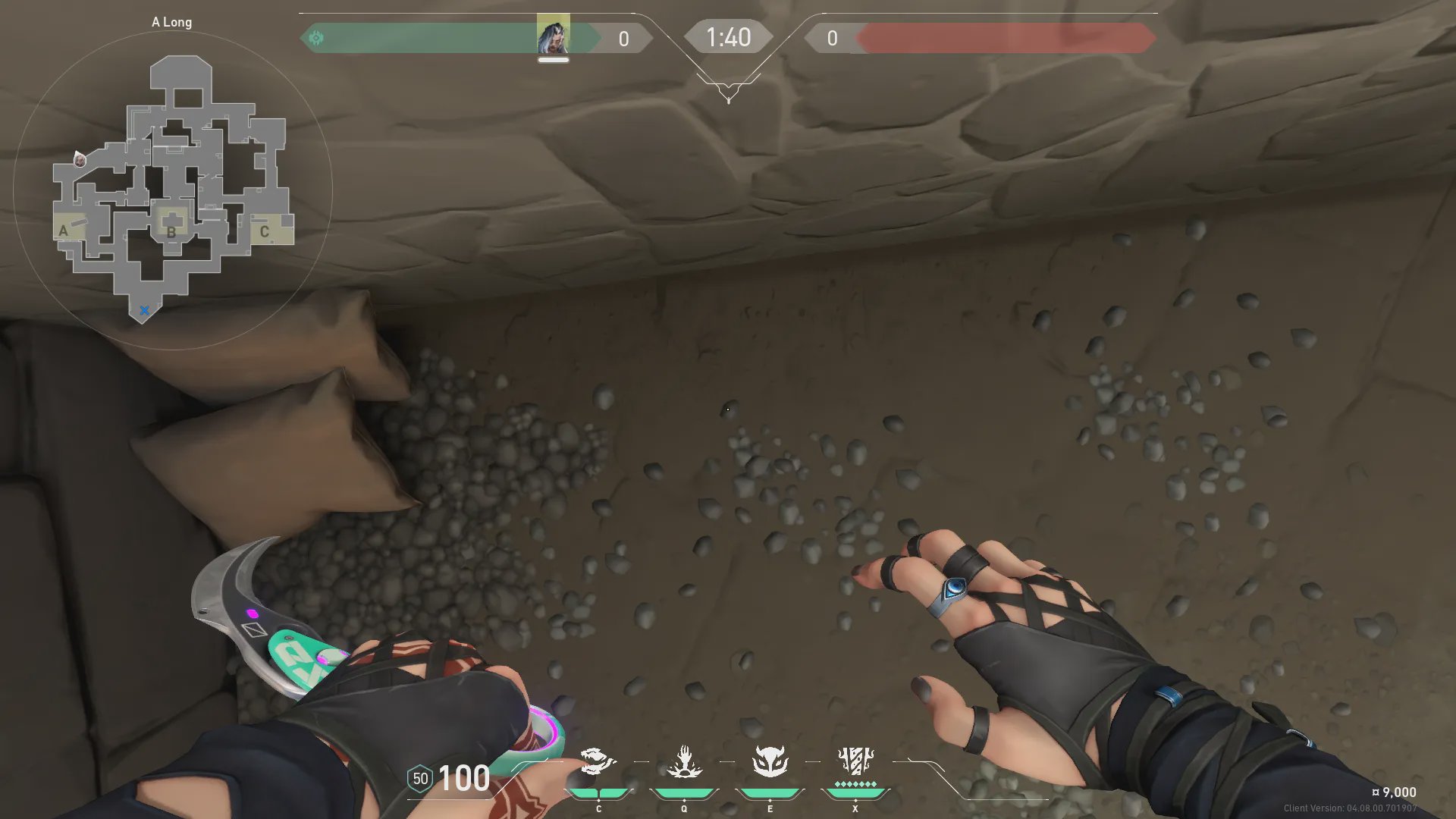Screen dimensions: 1456x819
Task: Select the B site marker on minimap
Action: click(171, 232)
